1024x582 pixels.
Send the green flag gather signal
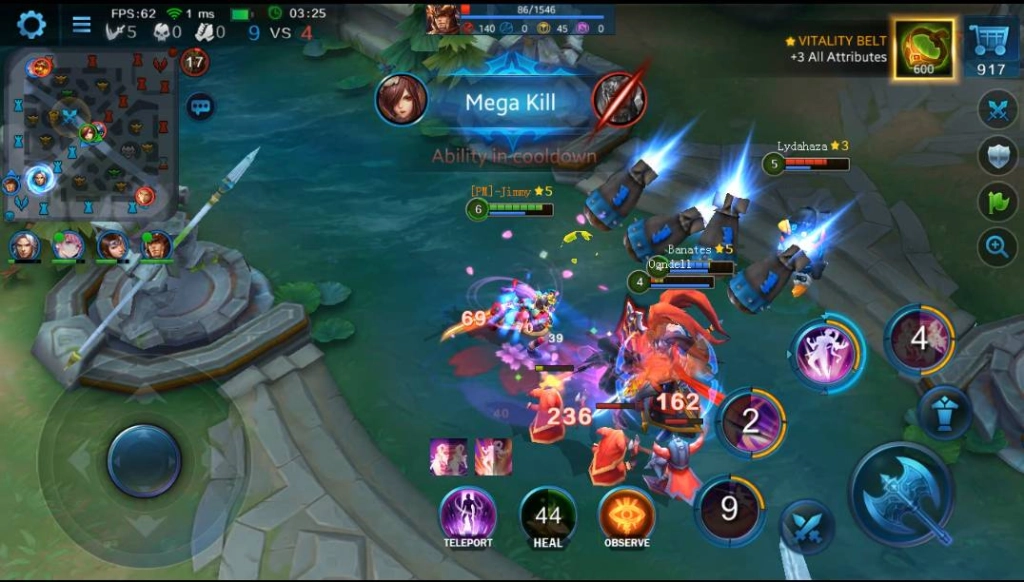pos(996,201)
